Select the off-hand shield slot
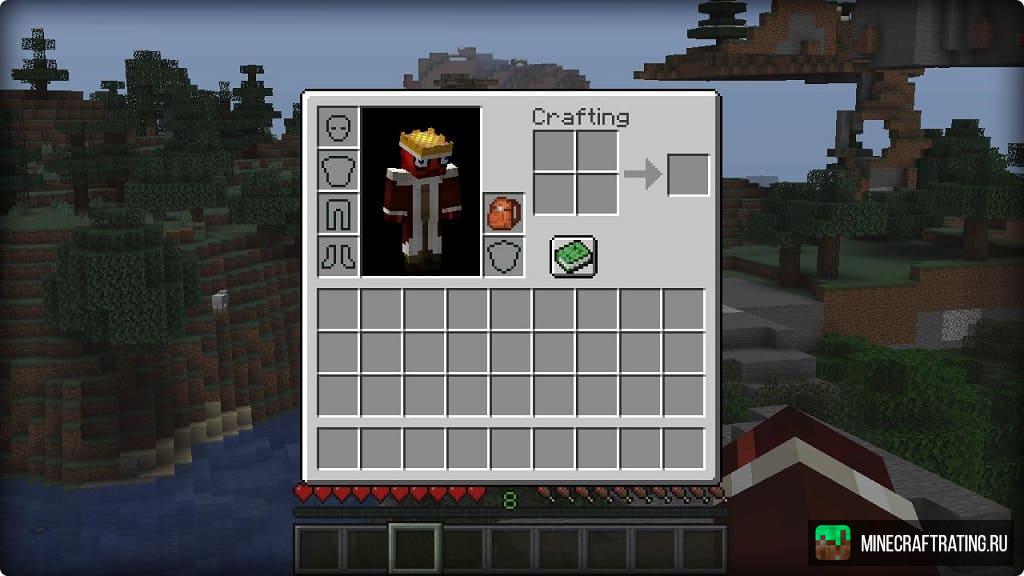This screenshot has height=576, width=1024. tap(503, 256)
